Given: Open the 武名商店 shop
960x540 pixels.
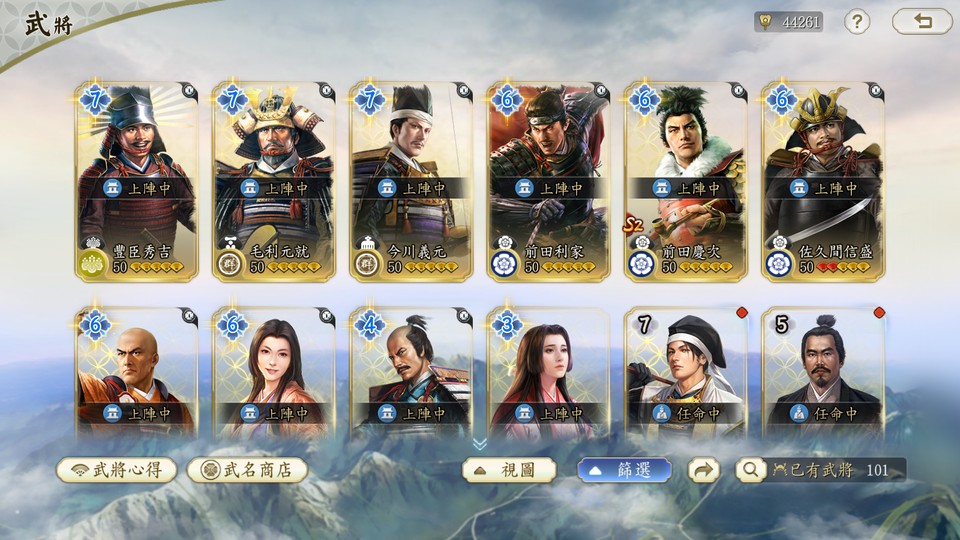Looking at the screenshot, I should click(247, 470).
